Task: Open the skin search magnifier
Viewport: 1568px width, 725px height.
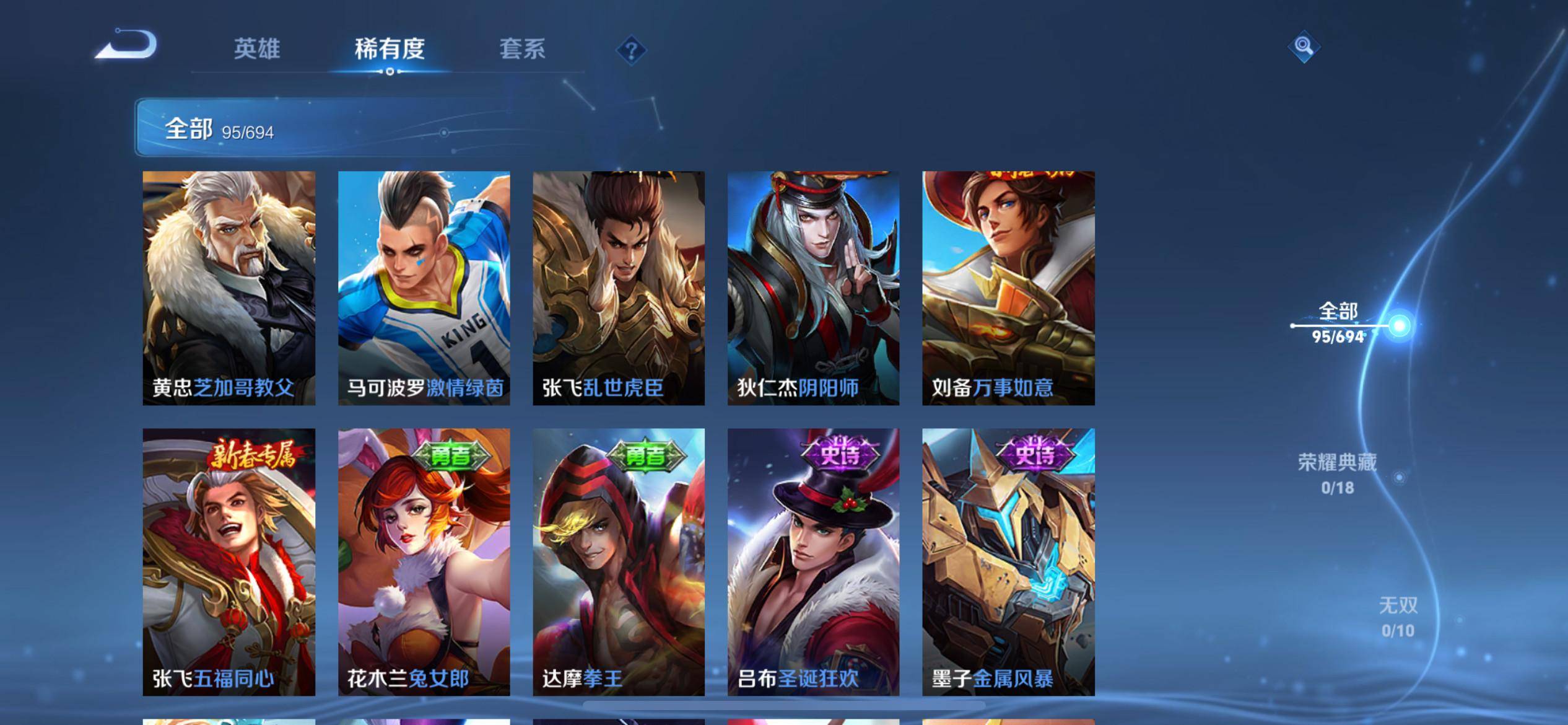Action: [x=1304, y=46]
